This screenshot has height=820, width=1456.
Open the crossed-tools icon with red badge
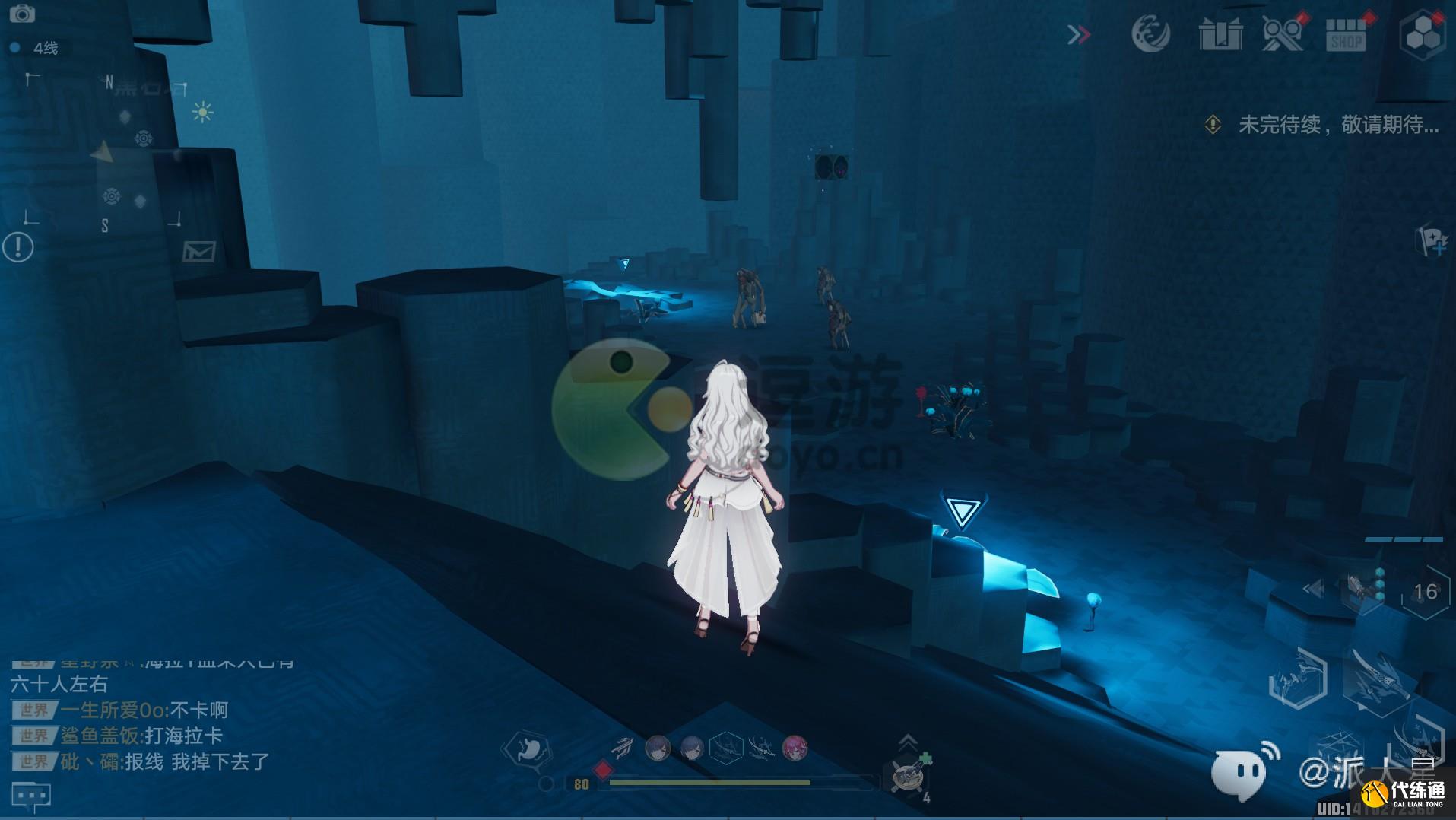click(x=1283, y=35)
